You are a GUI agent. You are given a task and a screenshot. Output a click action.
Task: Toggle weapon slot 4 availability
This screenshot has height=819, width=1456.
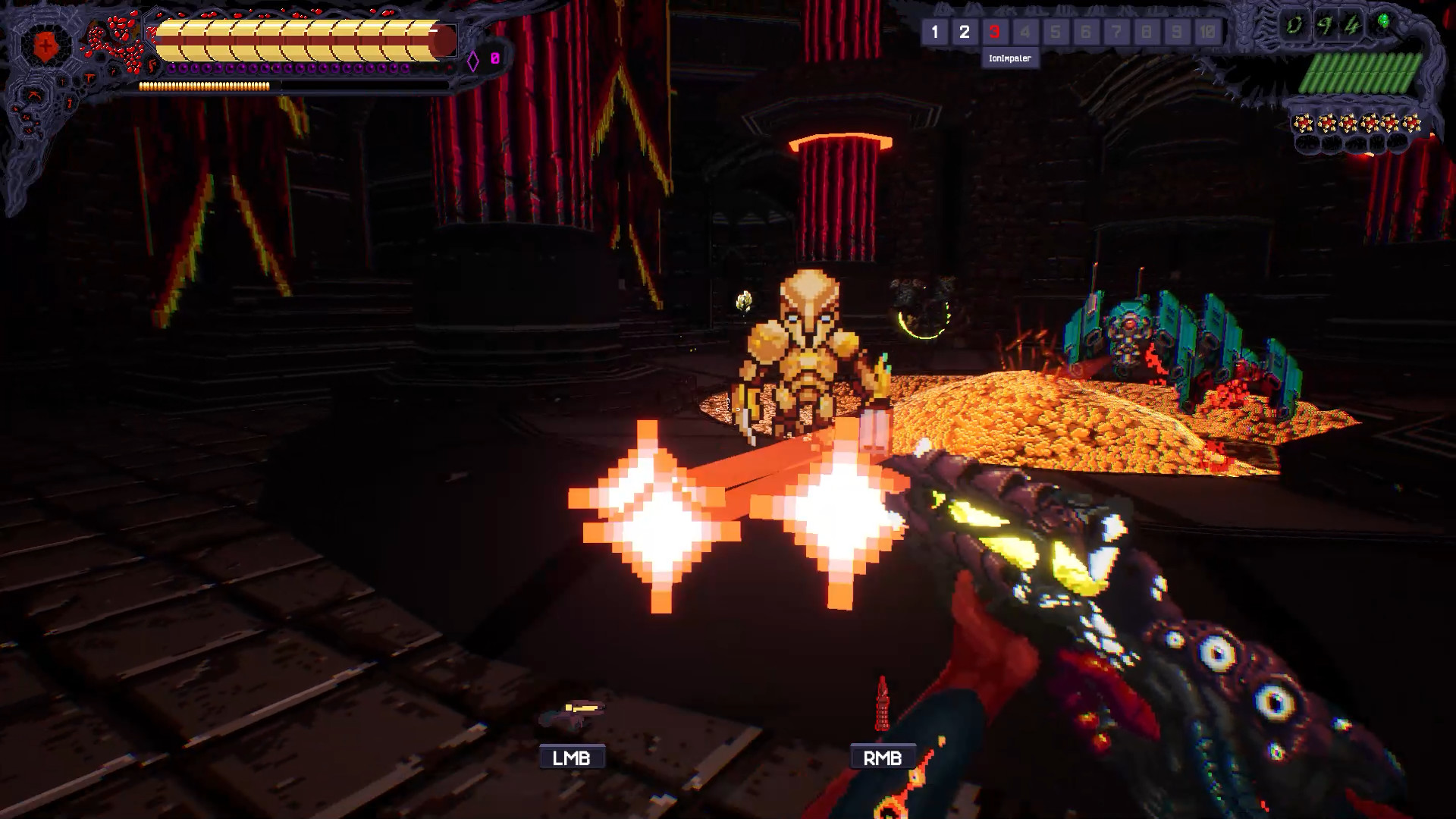tap(1024, 32)
